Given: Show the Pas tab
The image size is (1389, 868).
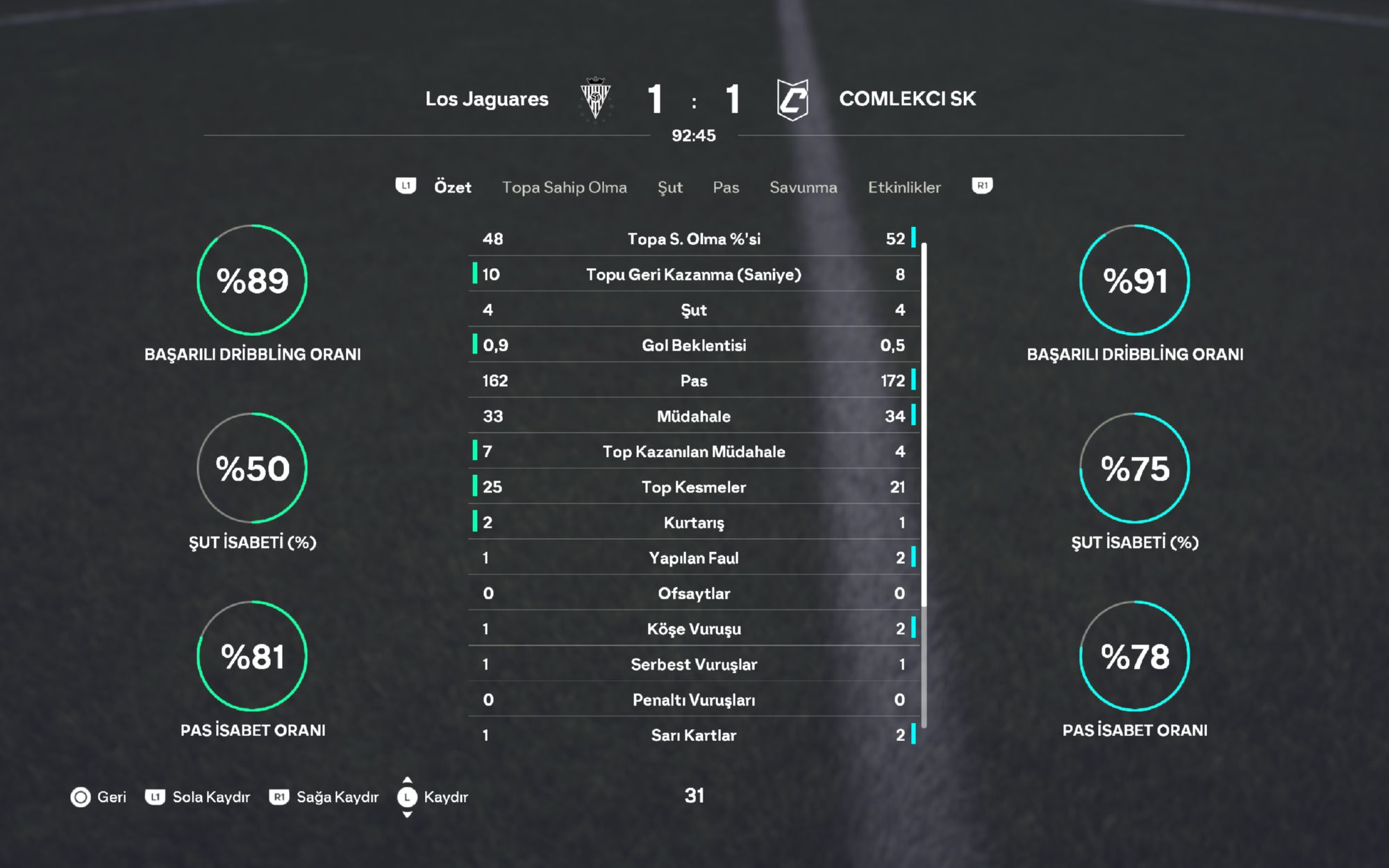Looking at the screenshot, I should coord(726,187).
